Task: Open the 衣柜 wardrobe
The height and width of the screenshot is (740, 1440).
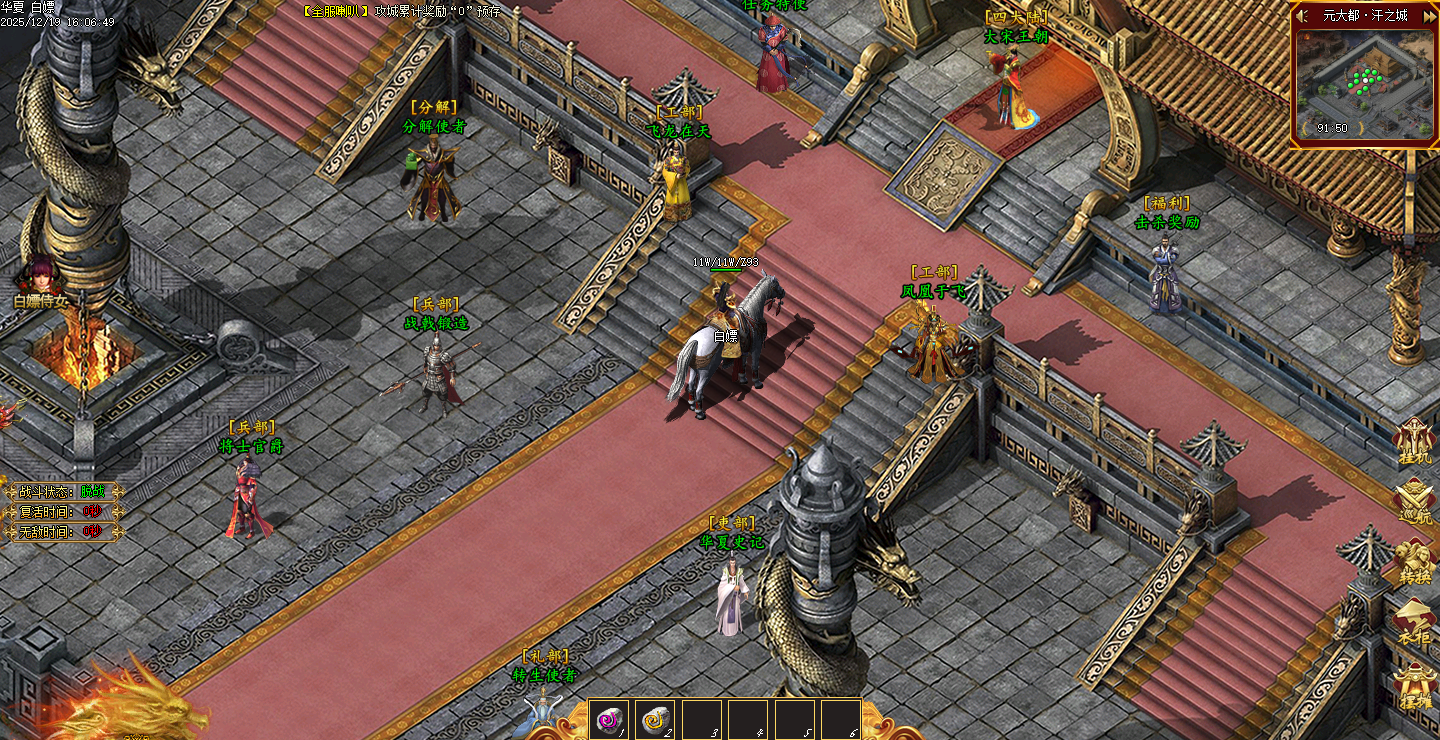Action: tap(1415, 622)
